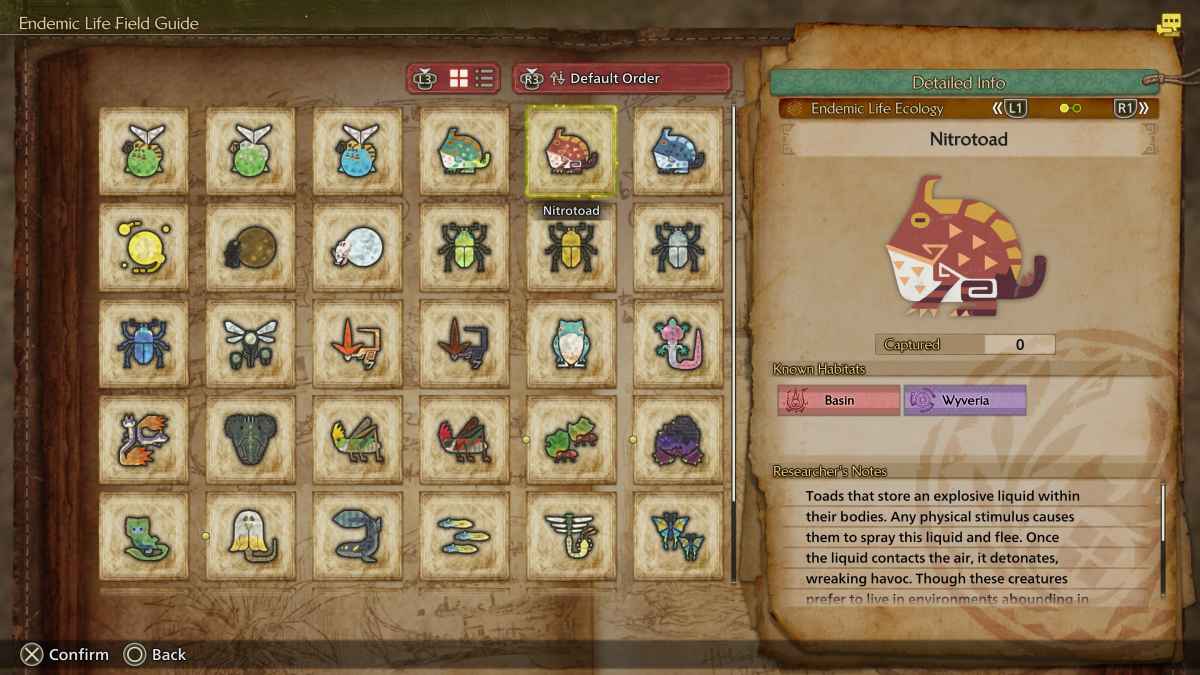Select the Basin habitat tag
Viewport: 1200px width, 675px height.
839,400
